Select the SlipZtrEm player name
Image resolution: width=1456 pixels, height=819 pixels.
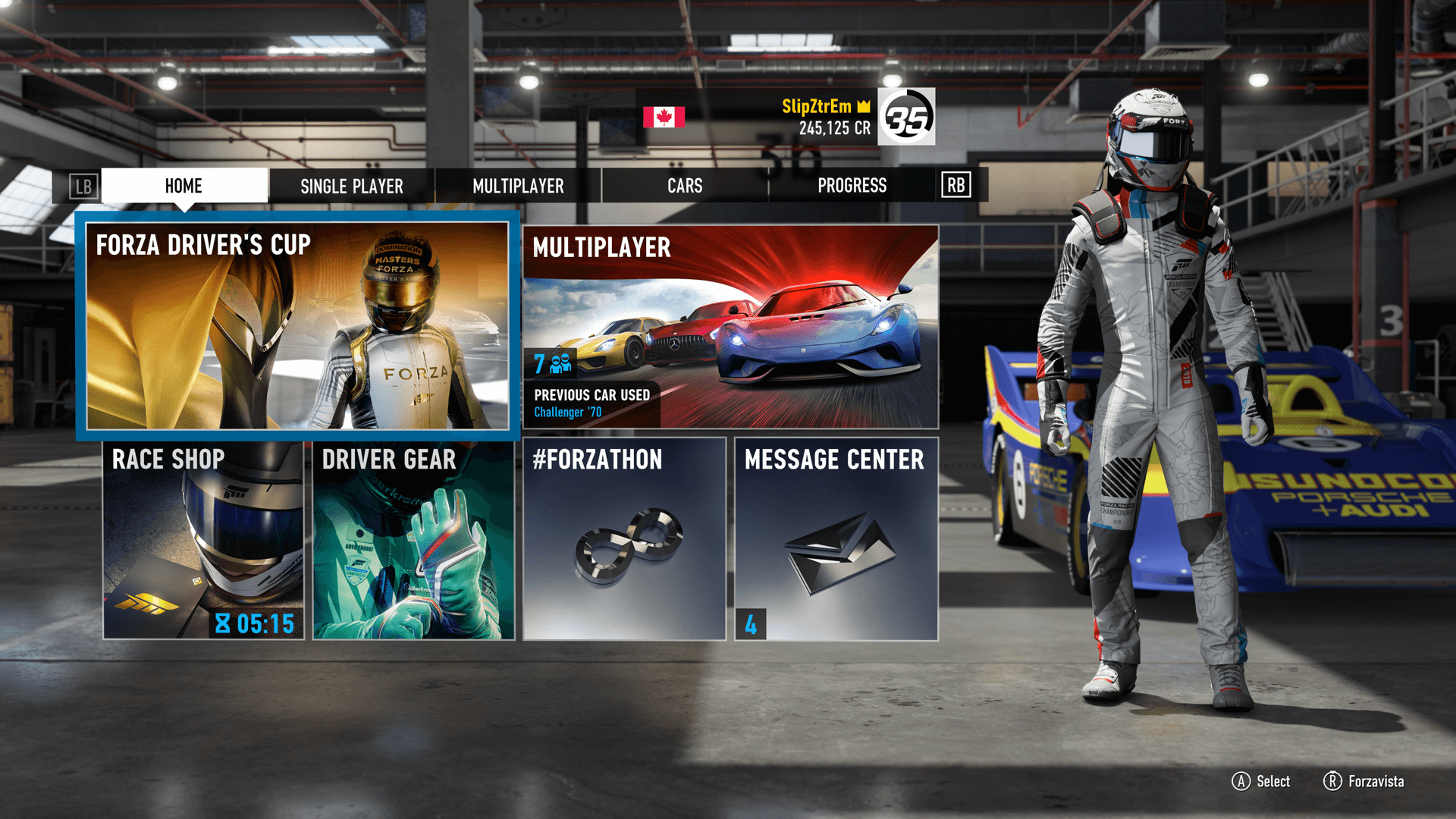tap(817, 106)
